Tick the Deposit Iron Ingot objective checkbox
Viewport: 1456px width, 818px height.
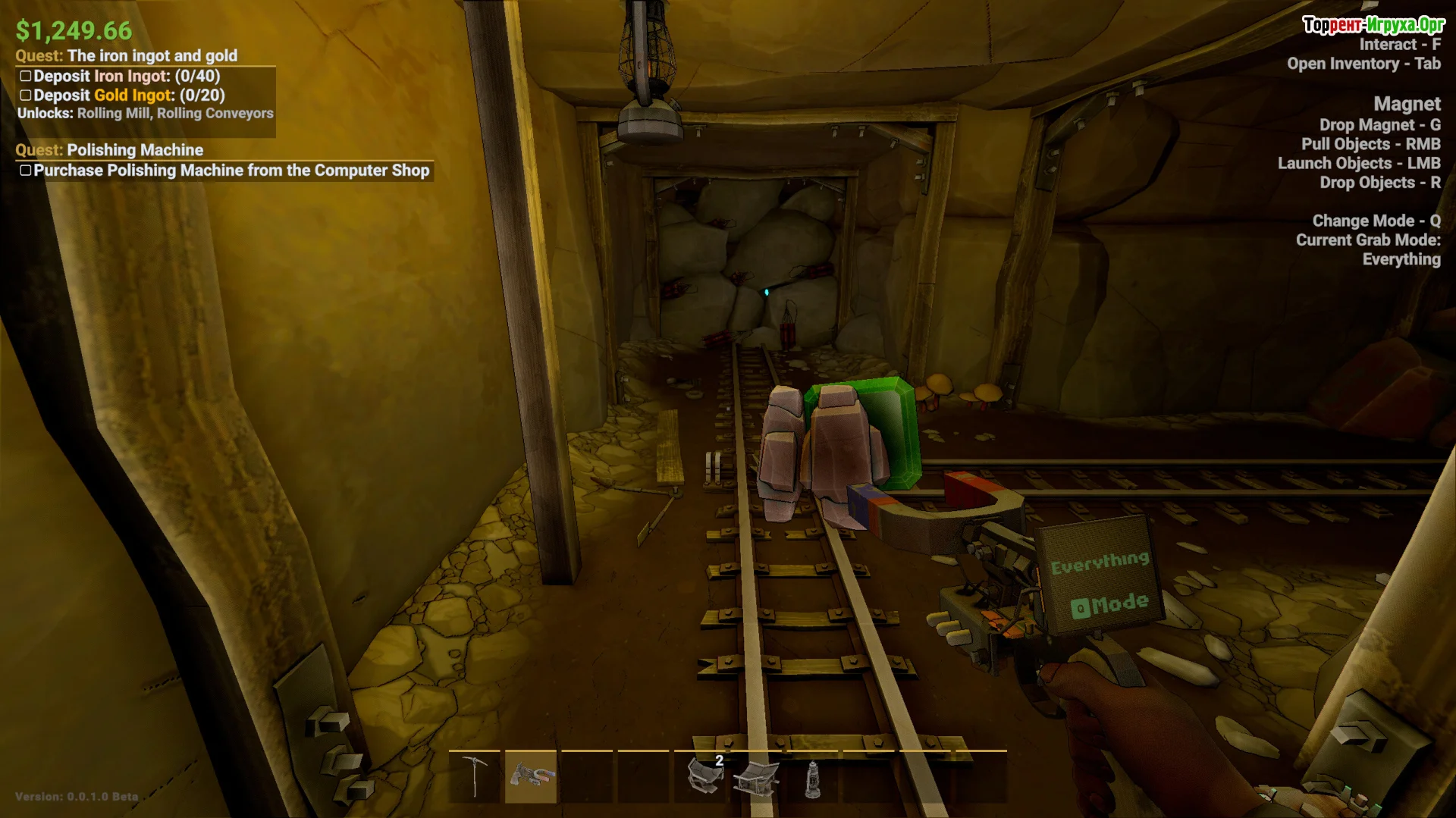pyautogui.click(x=26, y=76)
